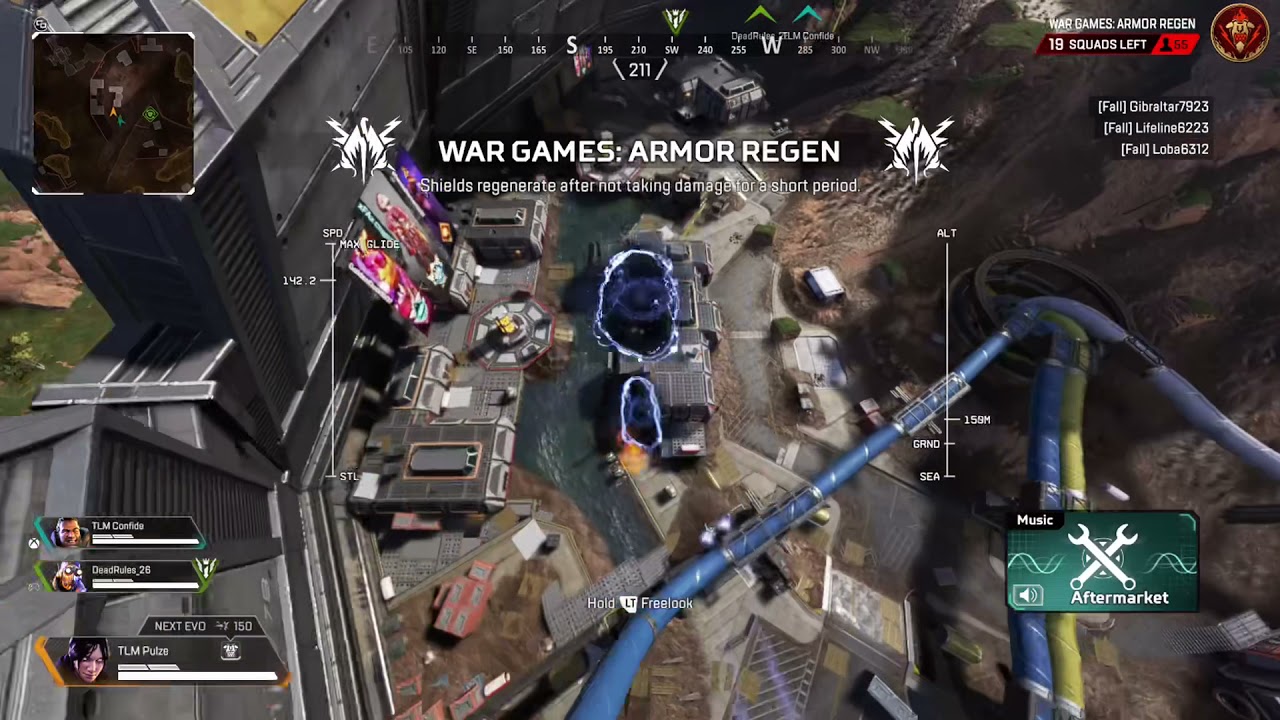Click the Aftermarket music pack card

click(x=1102, y=562)
